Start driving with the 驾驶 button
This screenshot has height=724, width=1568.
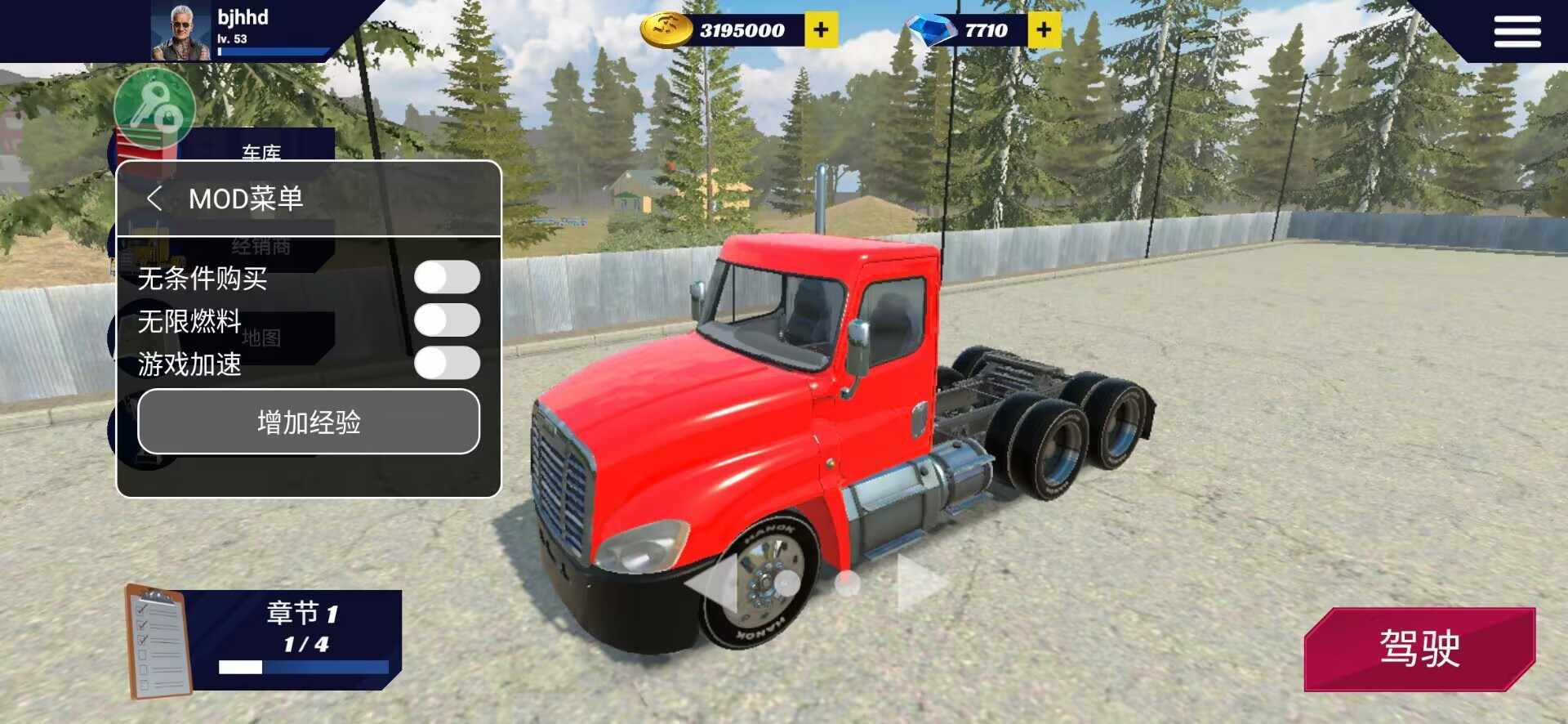pyautogui.click(x=1419, y=649)
